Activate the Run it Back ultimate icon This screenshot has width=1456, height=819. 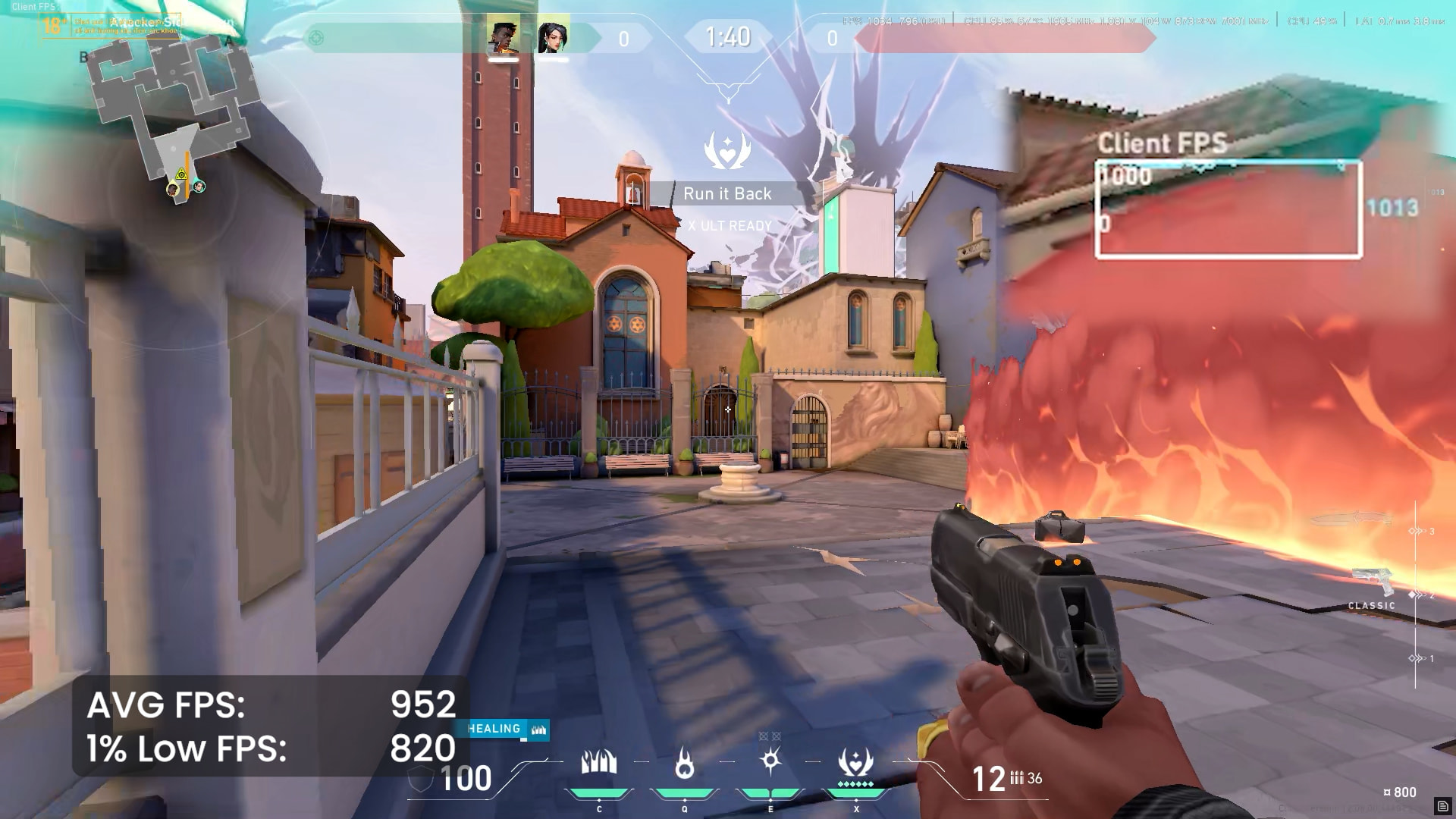pos(855,763)
